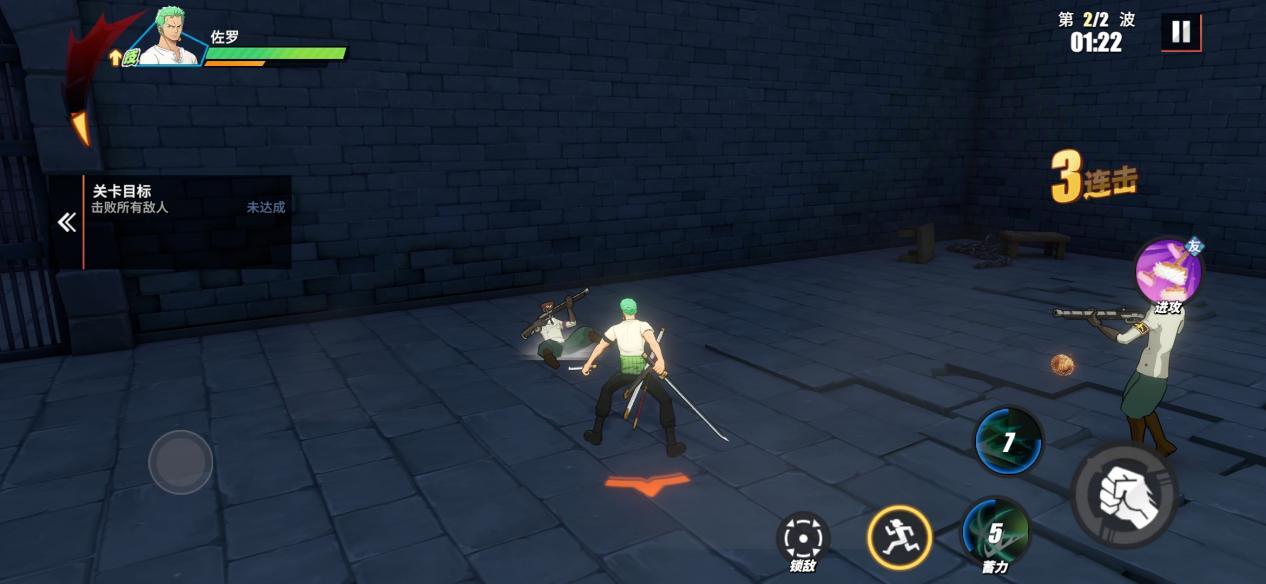
Task: Pause the battle with the pause button
Action: (x=1181, y=32)
